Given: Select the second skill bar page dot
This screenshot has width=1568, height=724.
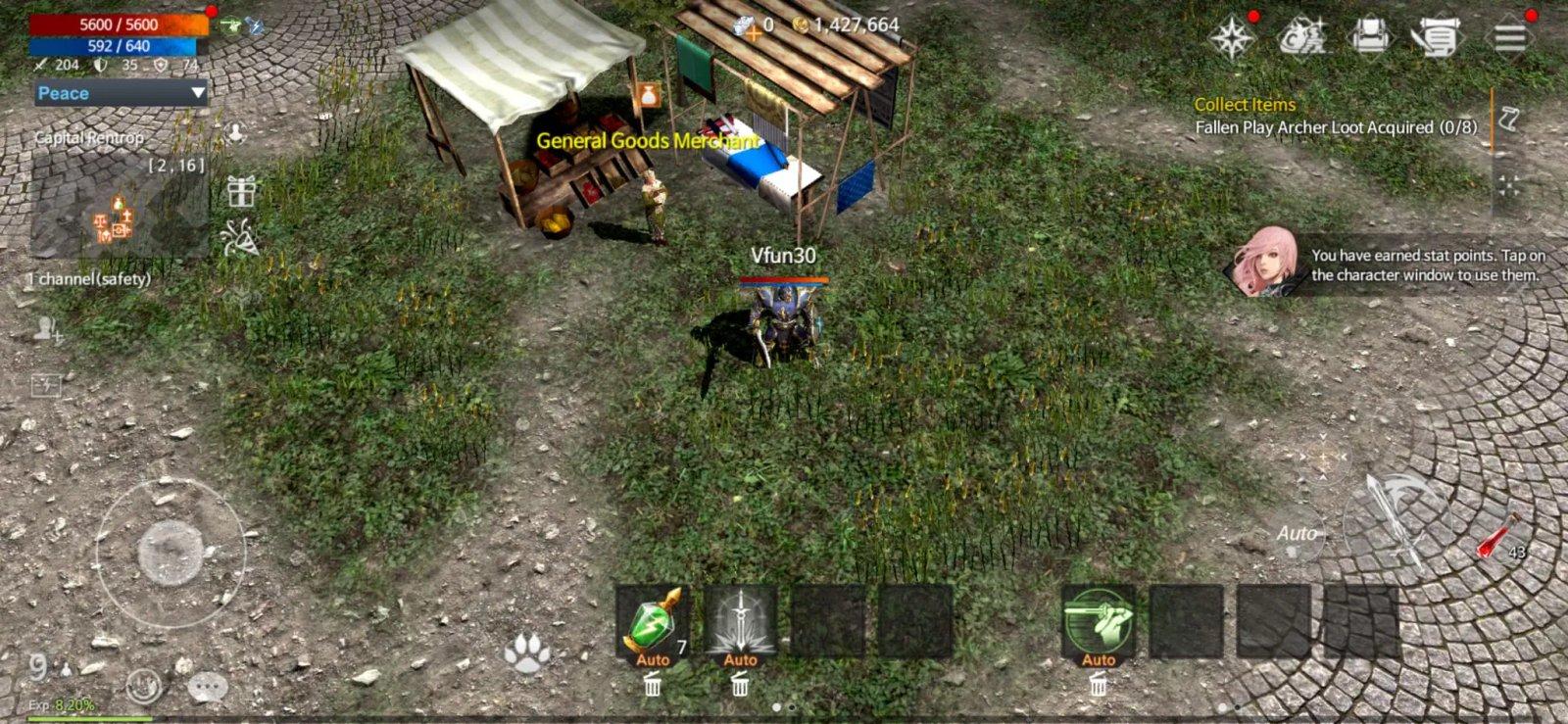Looking at the screenshot, I should click(792, 708).
